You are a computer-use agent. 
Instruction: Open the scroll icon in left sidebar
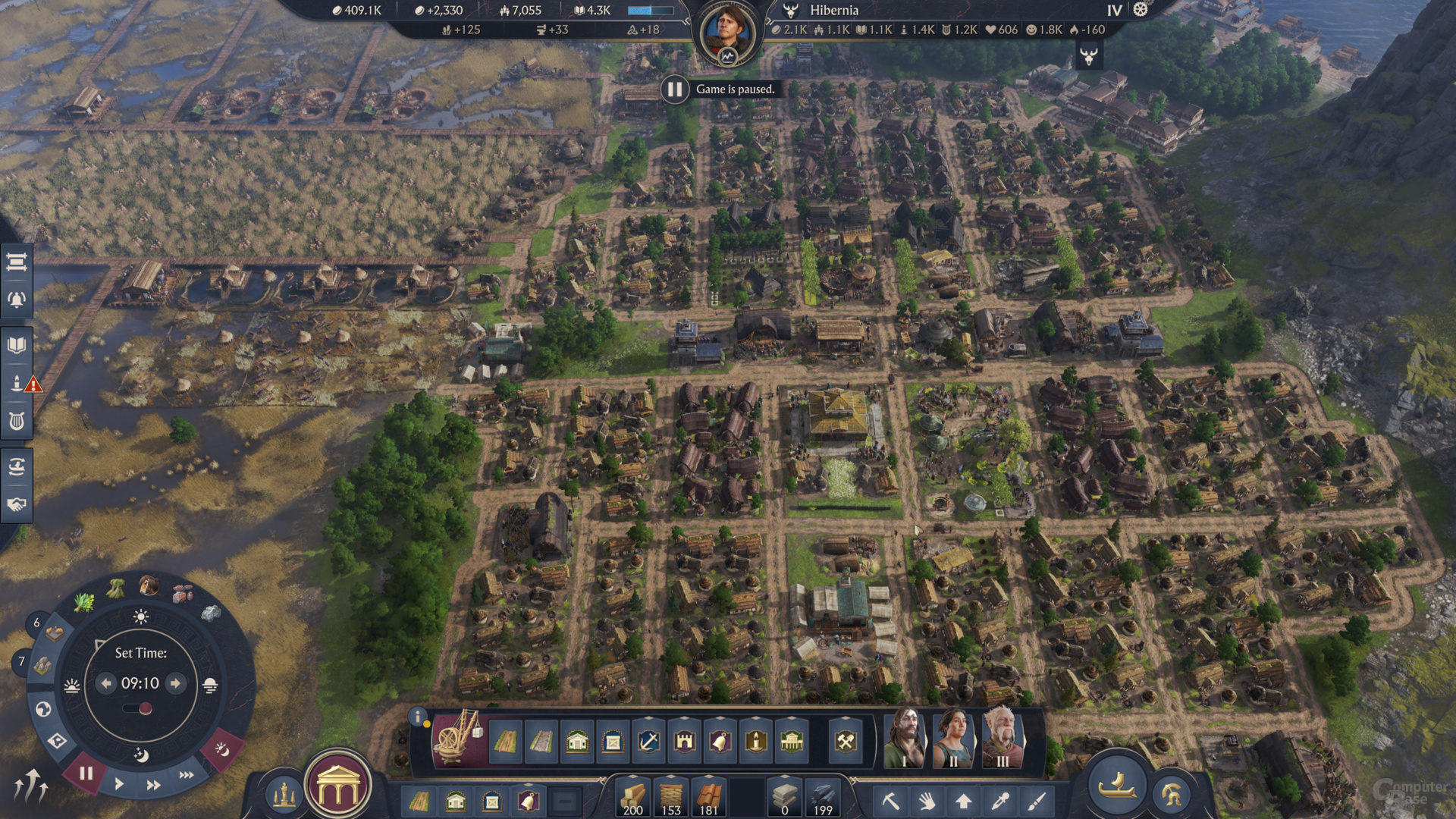click(x=17, y=262)
